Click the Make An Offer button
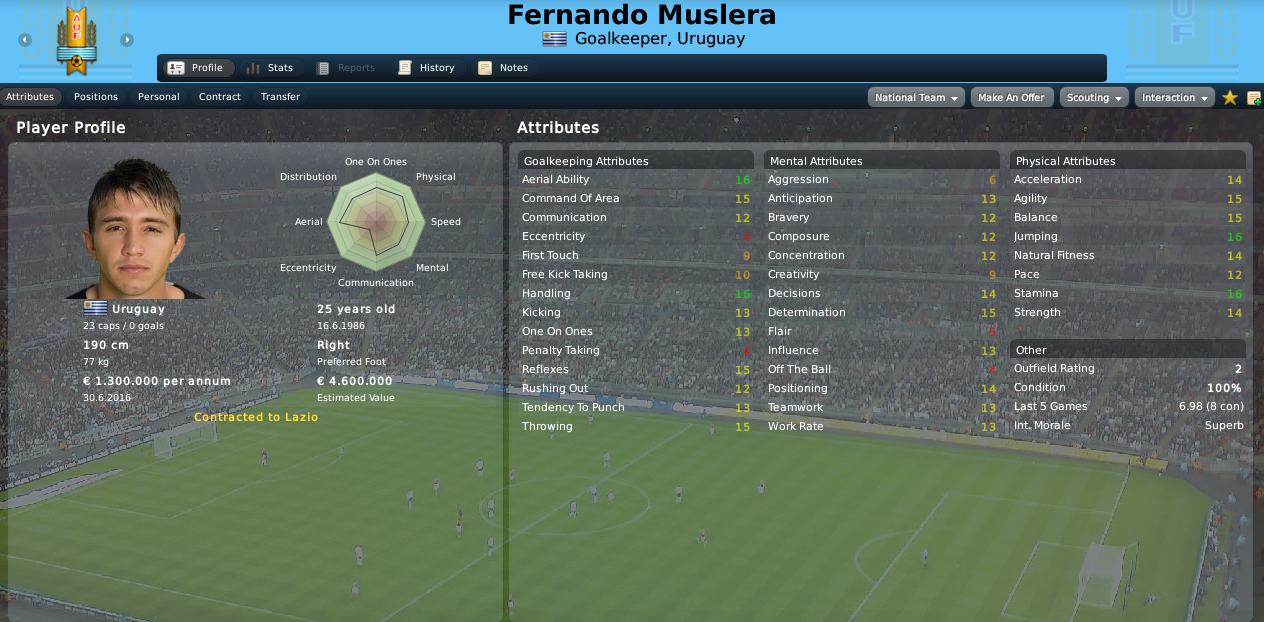 [x=1011, y=97]
